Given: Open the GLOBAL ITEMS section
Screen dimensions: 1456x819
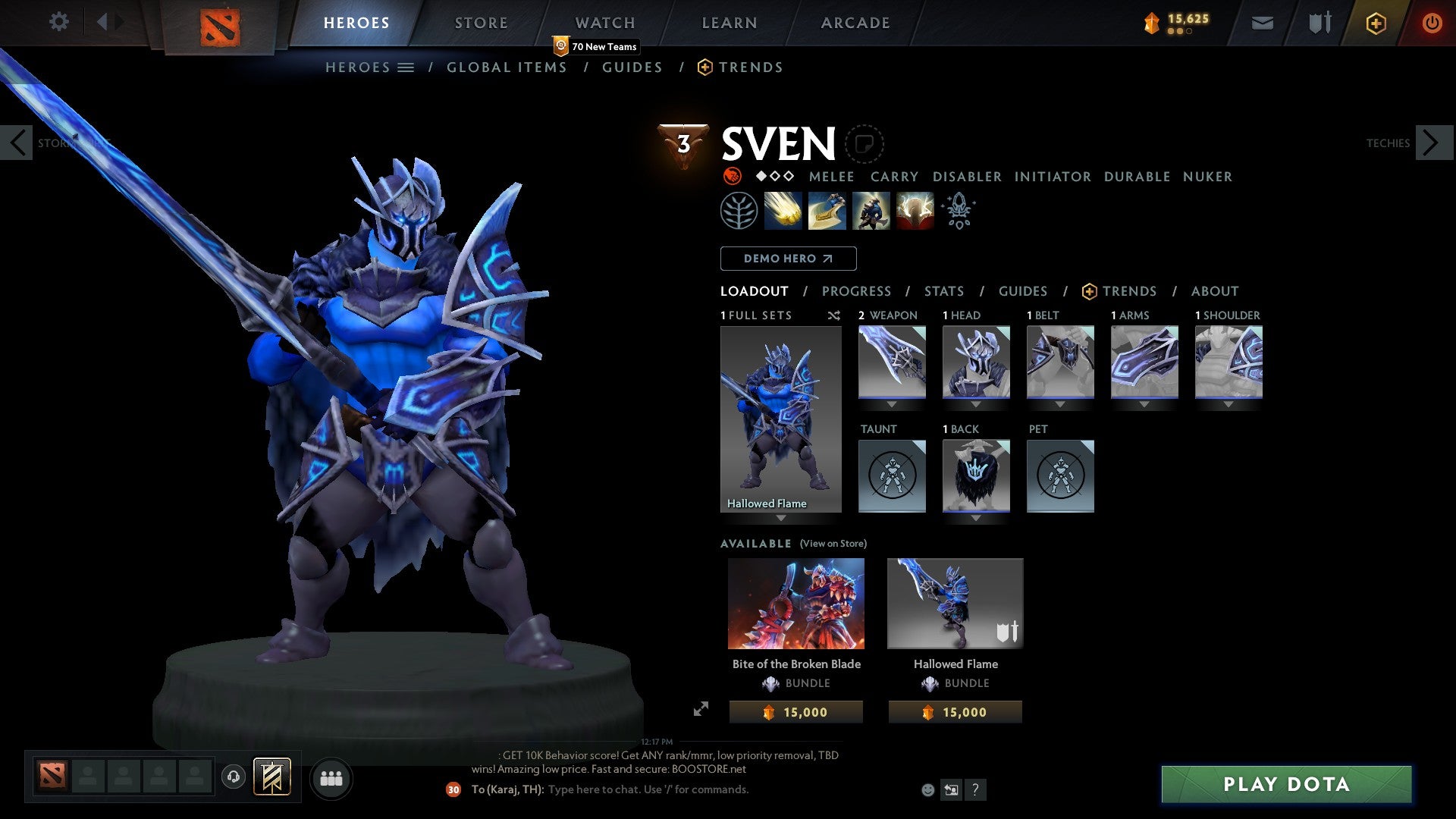Looking at the screenshot, I should (507, 67).
